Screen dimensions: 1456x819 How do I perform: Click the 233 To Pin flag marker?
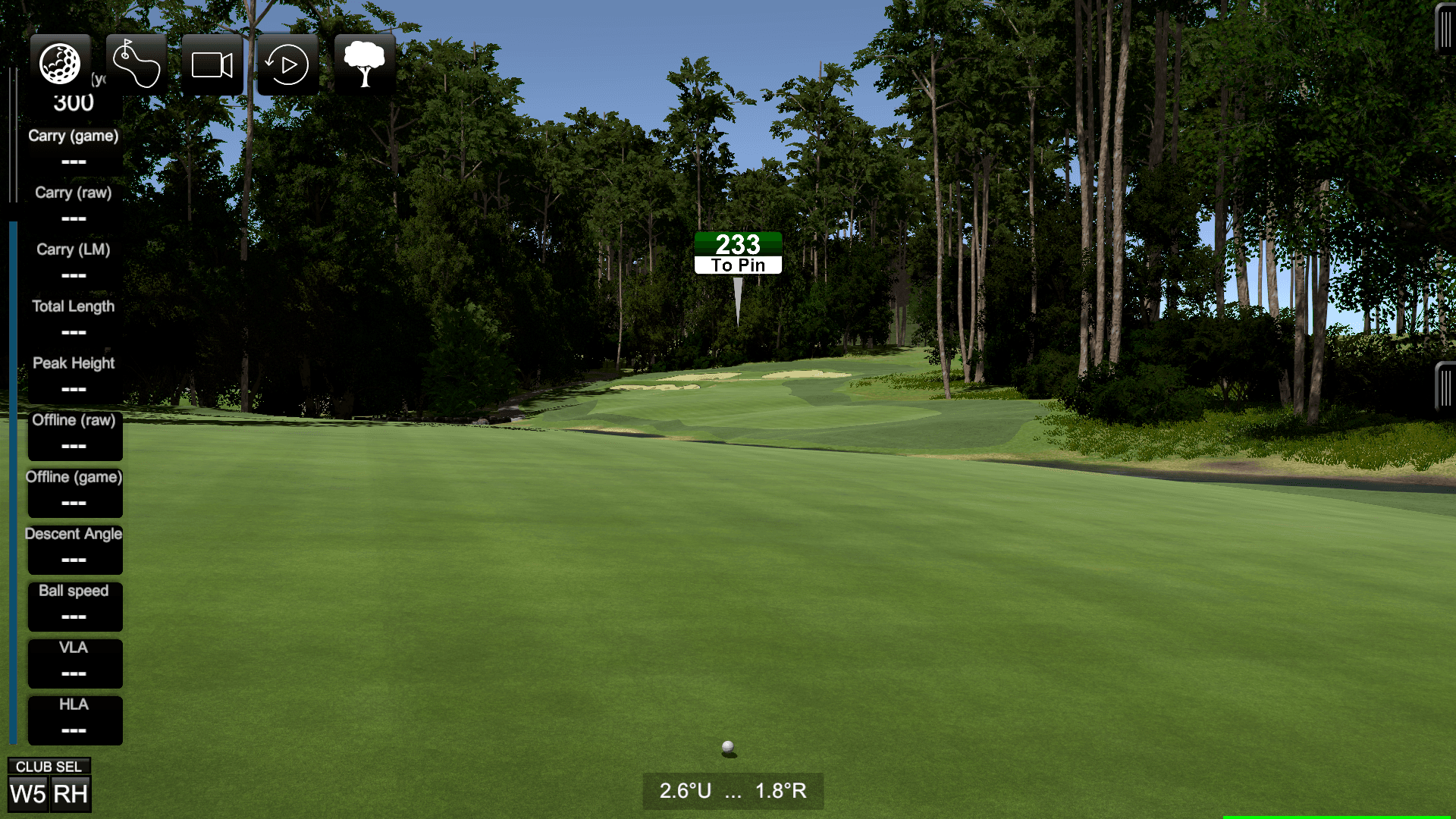[736, 253]
